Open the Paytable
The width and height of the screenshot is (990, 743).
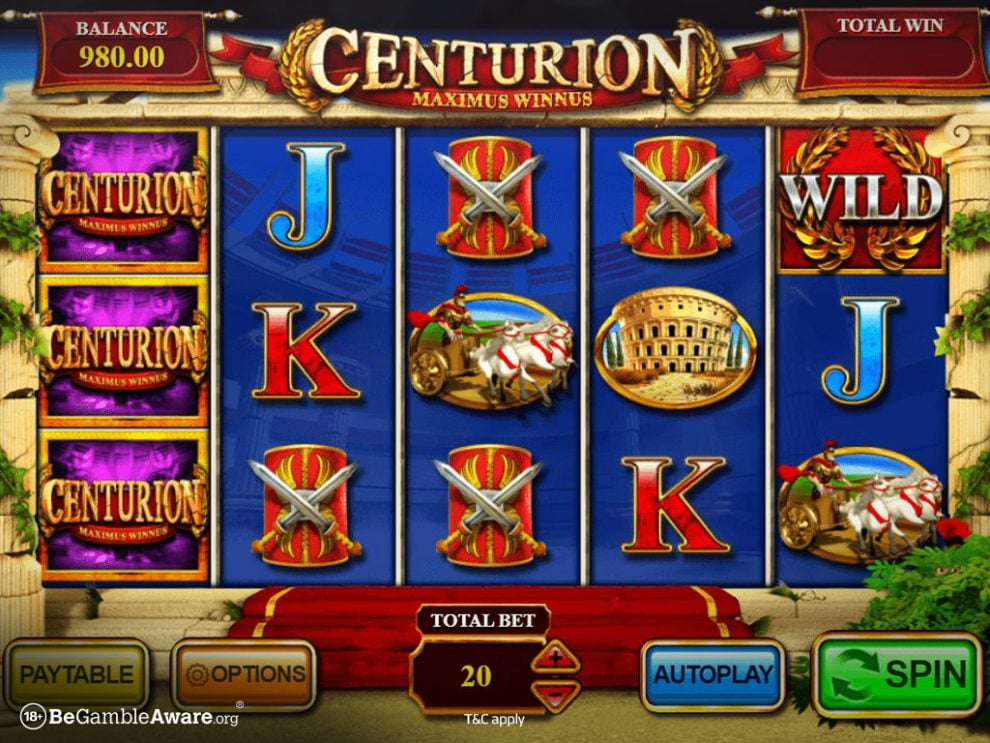click(76, 674)
